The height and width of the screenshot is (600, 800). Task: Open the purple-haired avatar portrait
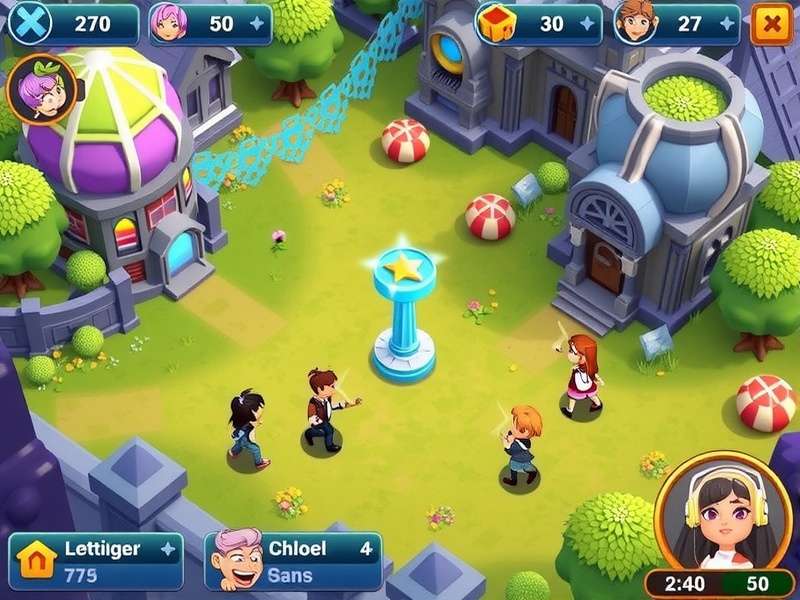click(42, 89)
